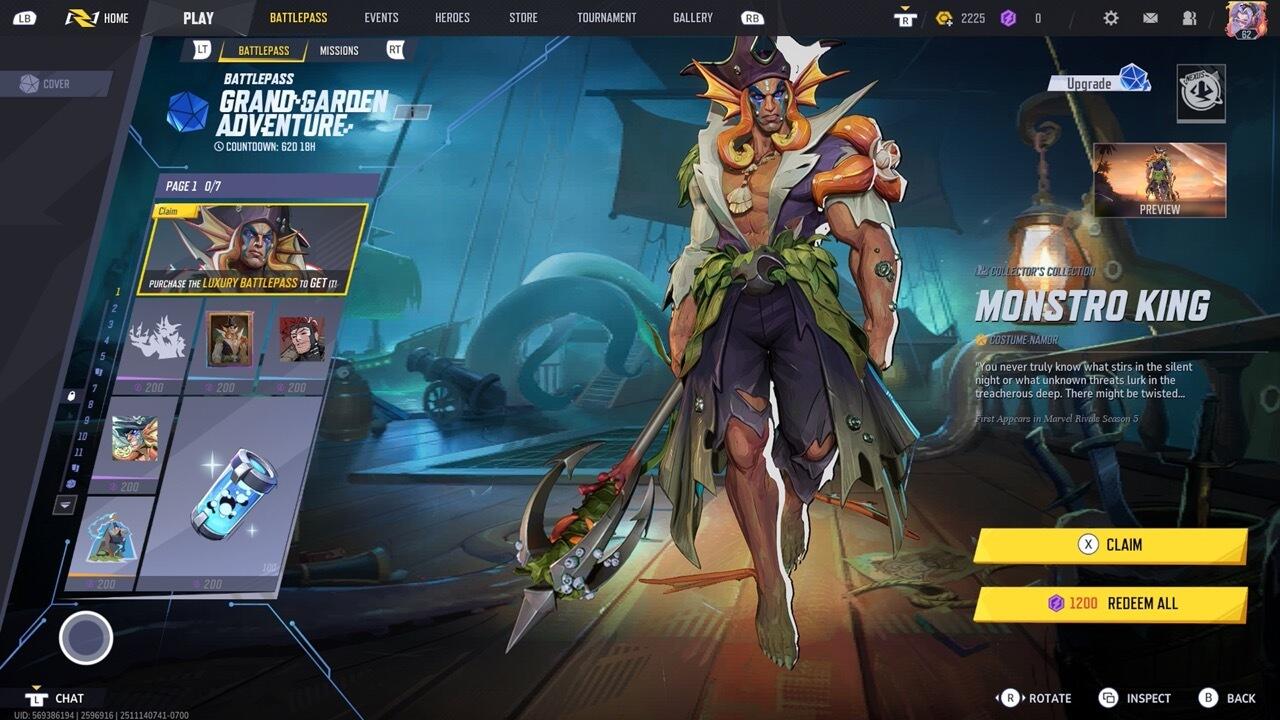Open the Play menu
The image size is (1280, 720).
[x=198, y=18]
